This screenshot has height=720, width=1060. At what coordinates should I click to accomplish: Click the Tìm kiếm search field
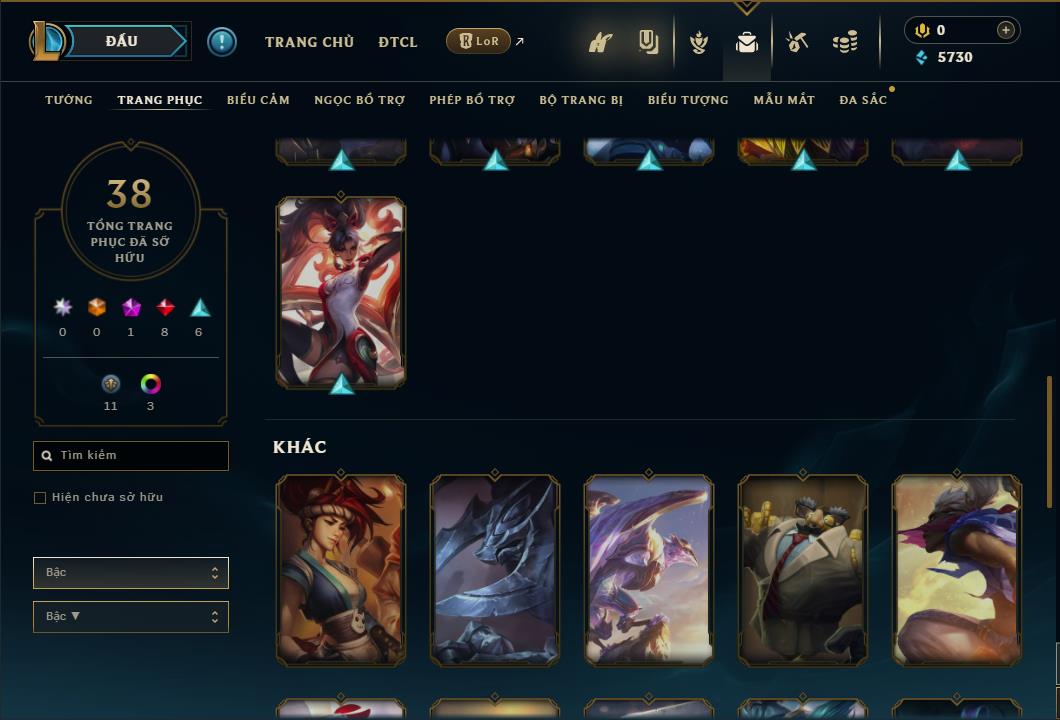click(131, 456)
